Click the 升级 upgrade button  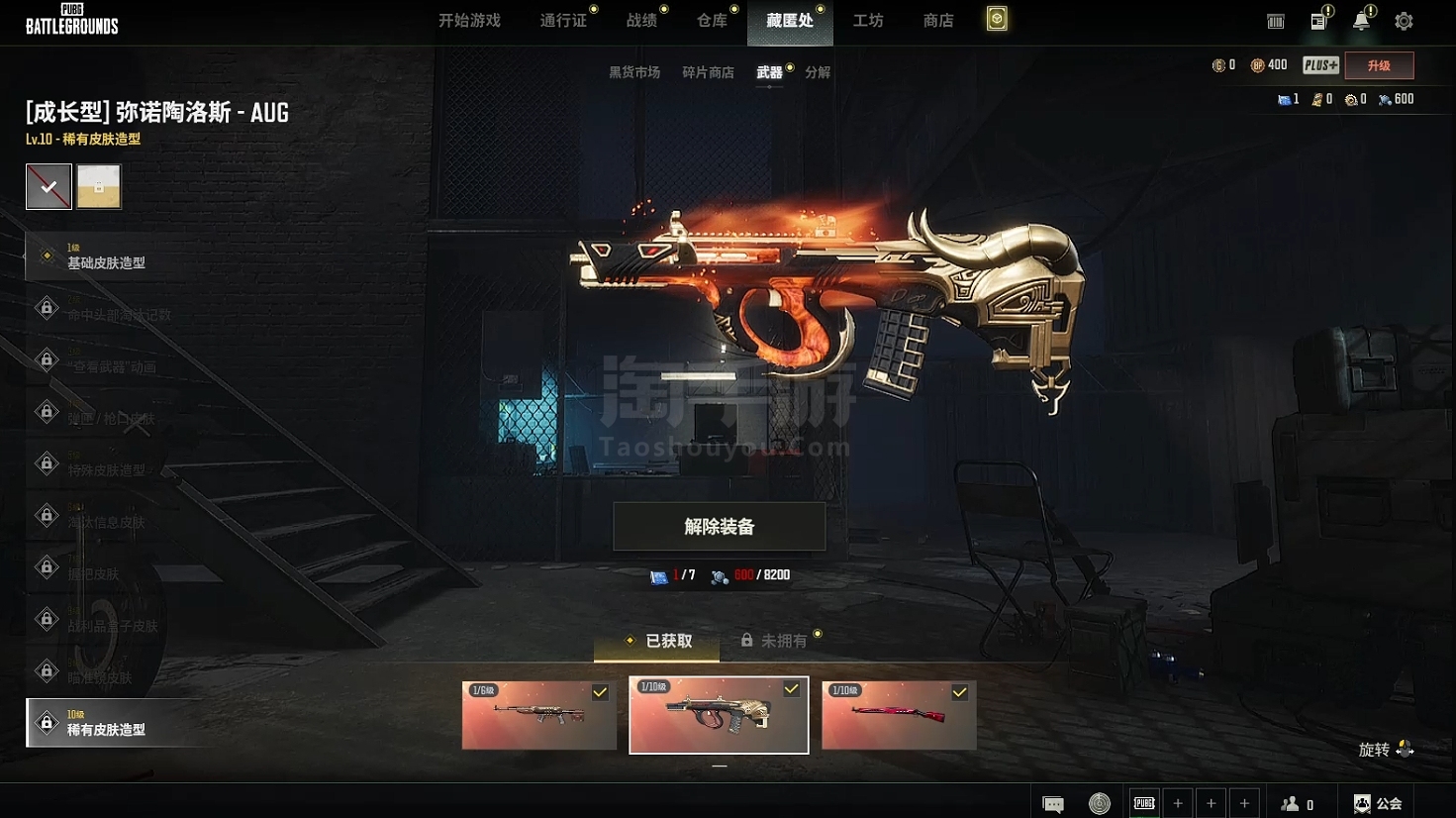pyautogui.click(x=1379, y=65)
